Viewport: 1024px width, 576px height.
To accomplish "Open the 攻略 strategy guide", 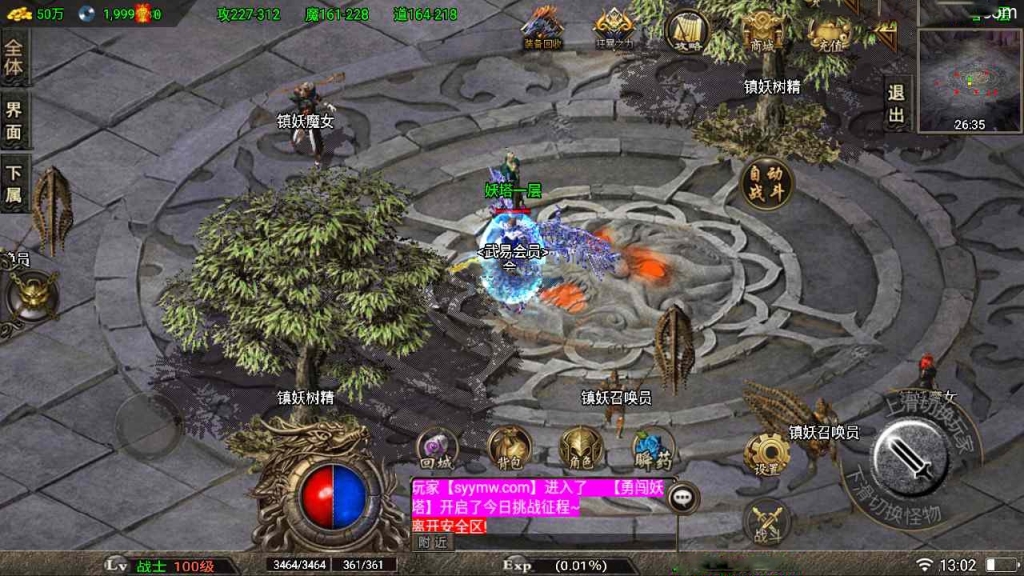I will coord(687,30).
